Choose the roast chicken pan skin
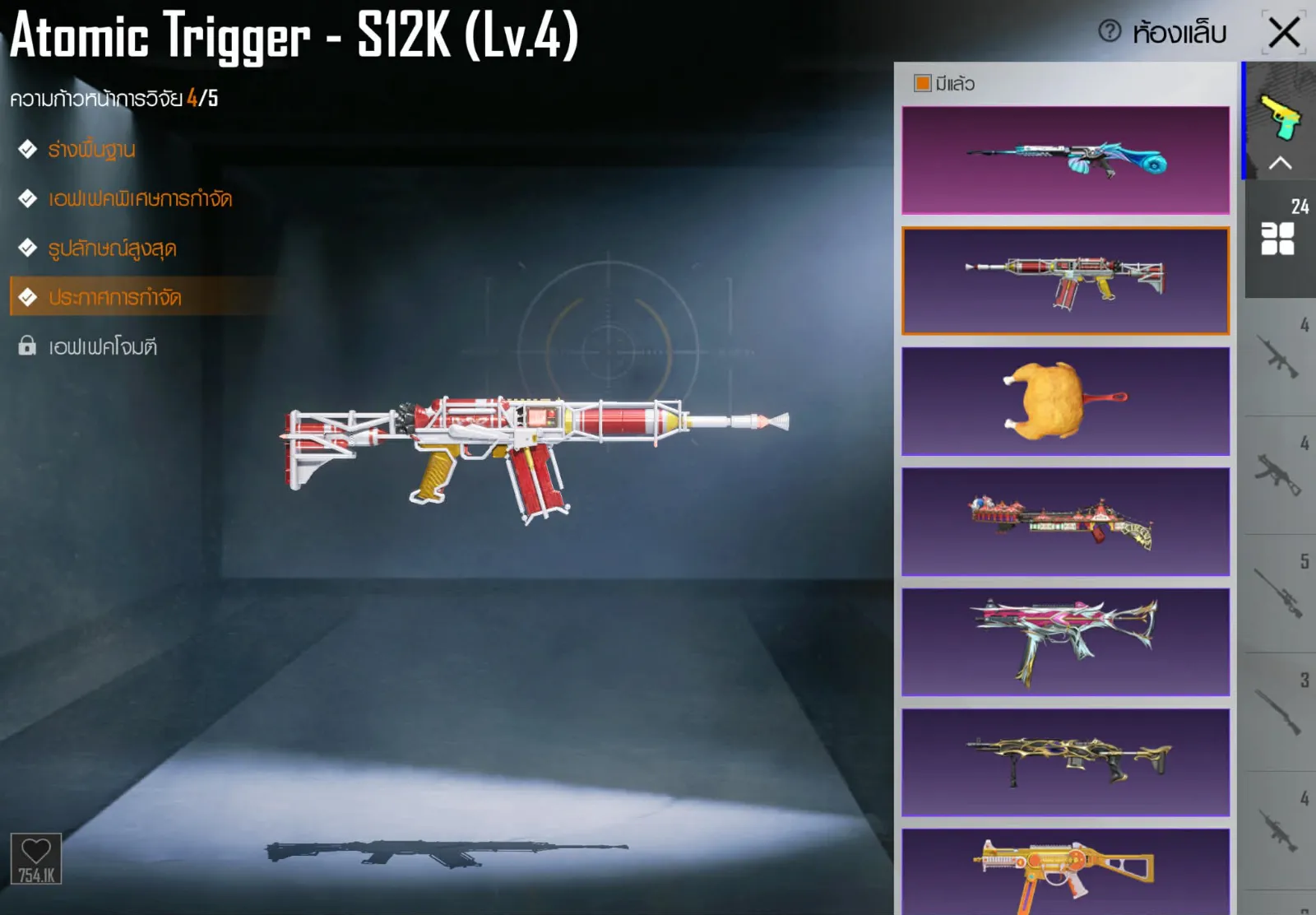1316x915 pixels. click(x=1065, y=401)
